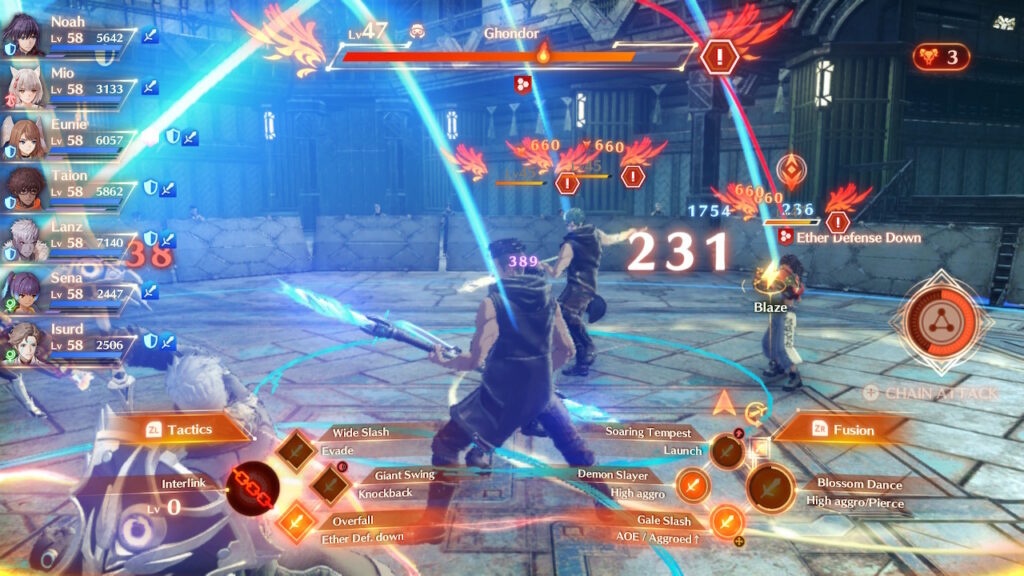This screenshot has height=576, width=1024.
Task: Trigger the Gale Slash art icon
Action: [727, 521]
